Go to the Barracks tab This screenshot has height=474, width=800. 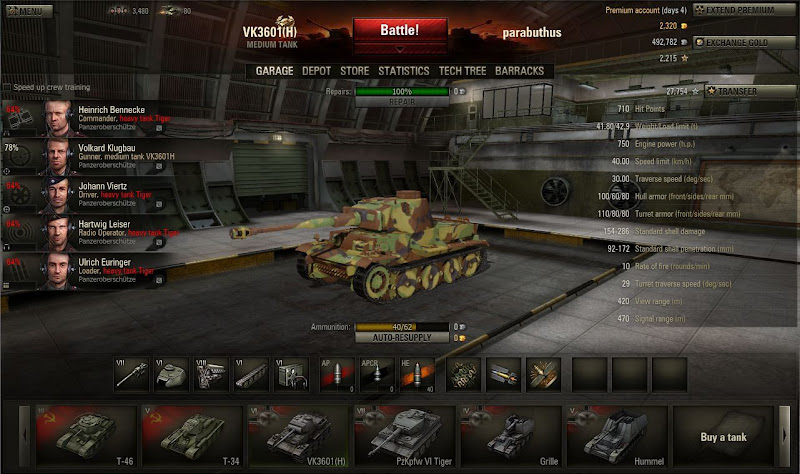pyautogui.click(x=520, y=71)
